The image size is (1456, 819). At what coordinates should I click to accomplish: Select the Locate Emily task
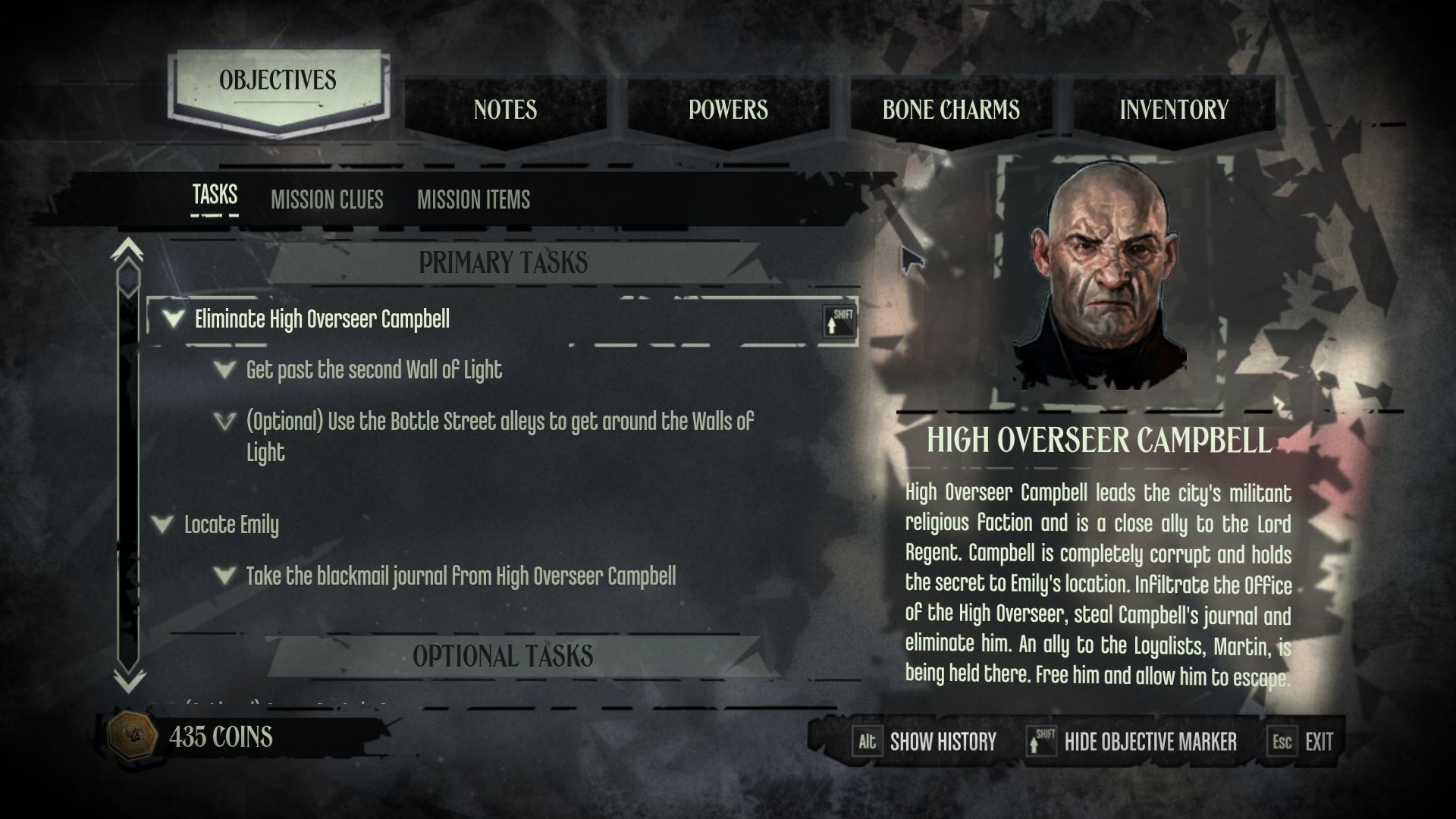click(231, 525)
